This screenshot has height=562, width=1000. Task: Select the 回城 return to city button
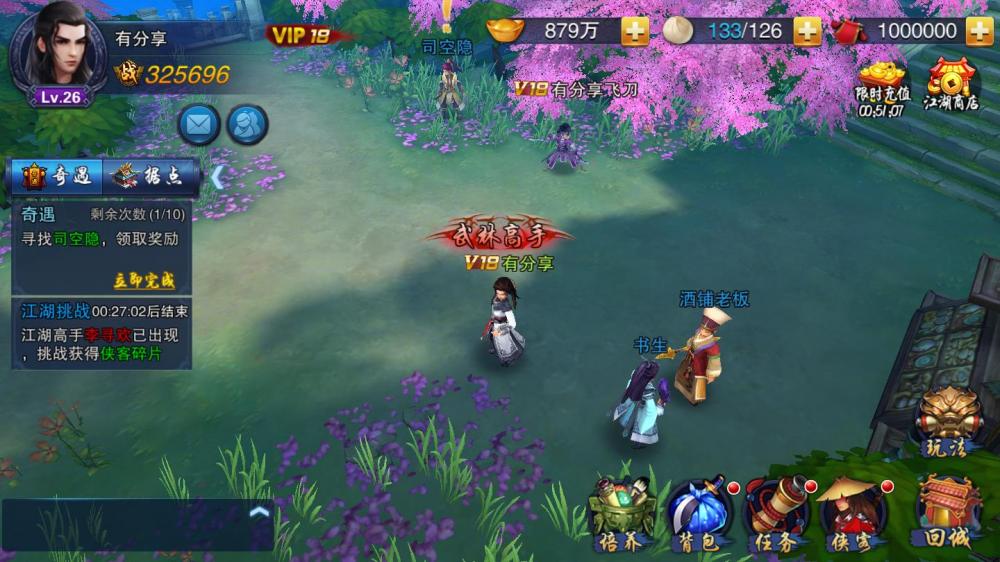point(948,511)
